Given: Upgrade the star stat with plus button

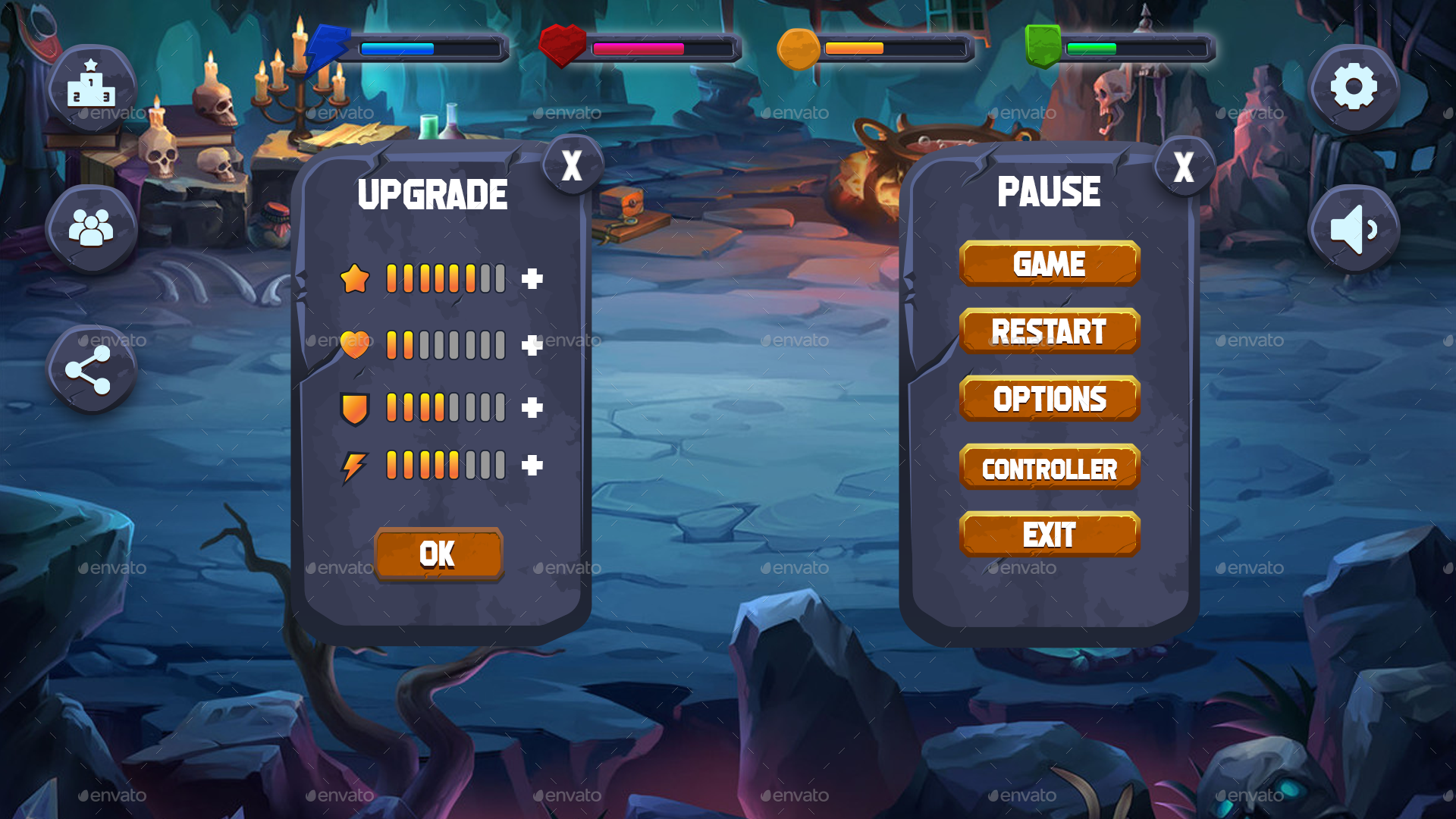Looking at the screenshot, I should [x=533, y=279].
